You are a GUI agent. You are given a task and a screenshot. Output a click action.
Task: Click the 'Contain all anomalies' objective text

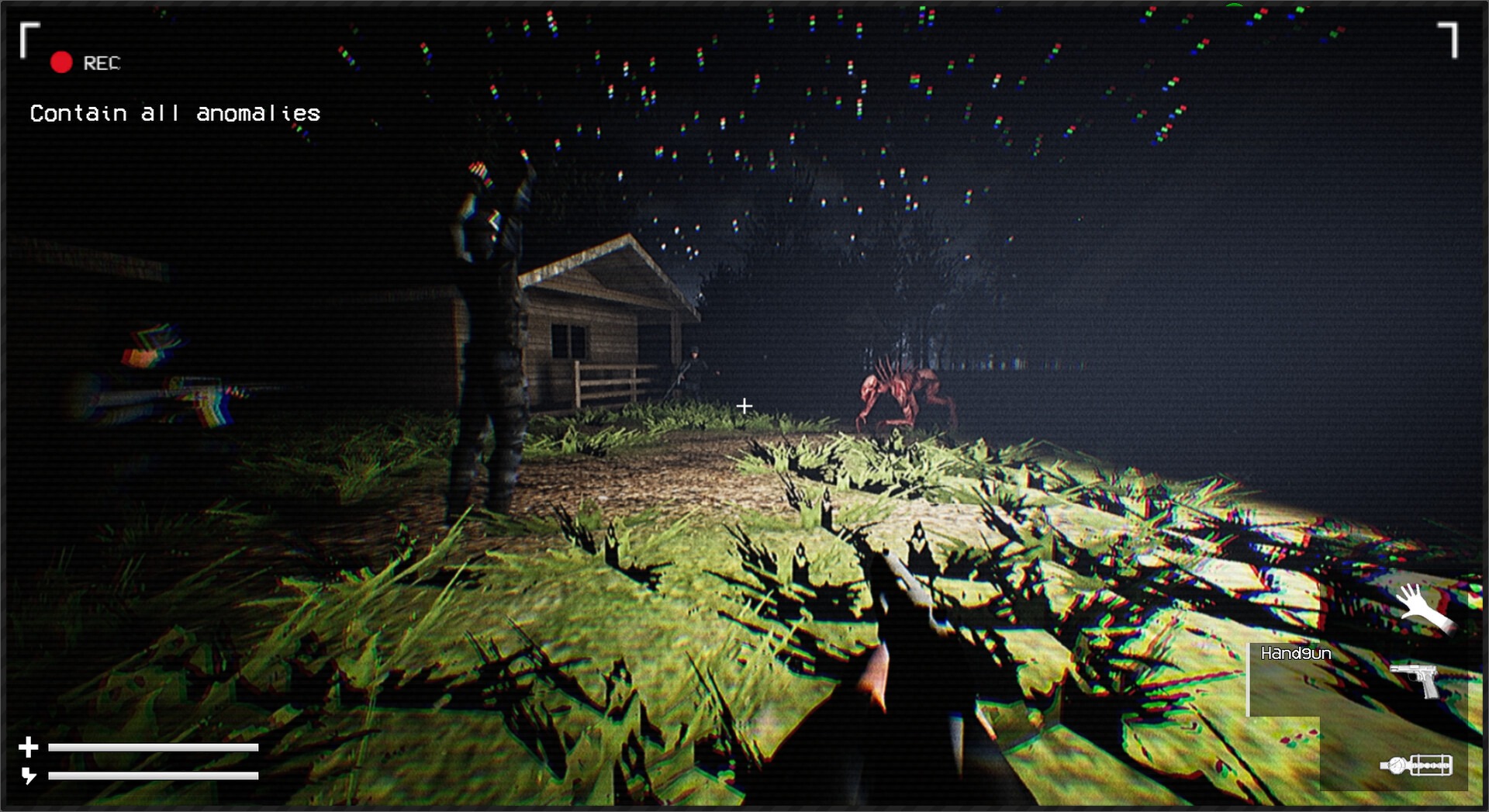[x=174, y=113]
